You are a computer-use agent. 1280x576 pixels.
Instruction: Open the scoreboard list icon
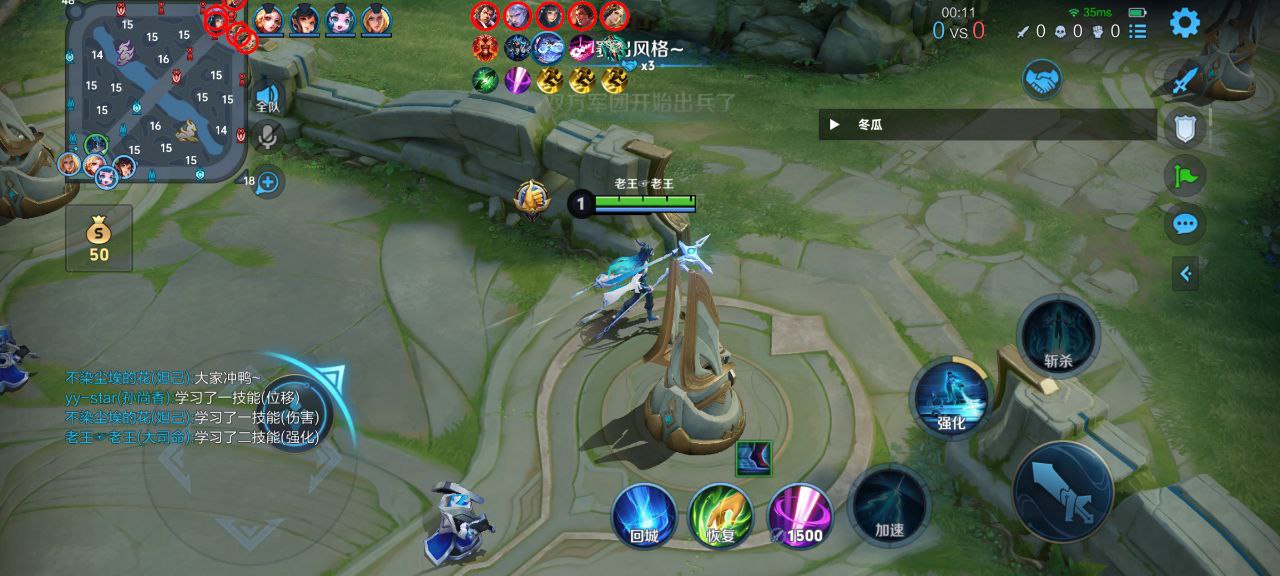pos(1139,31)
